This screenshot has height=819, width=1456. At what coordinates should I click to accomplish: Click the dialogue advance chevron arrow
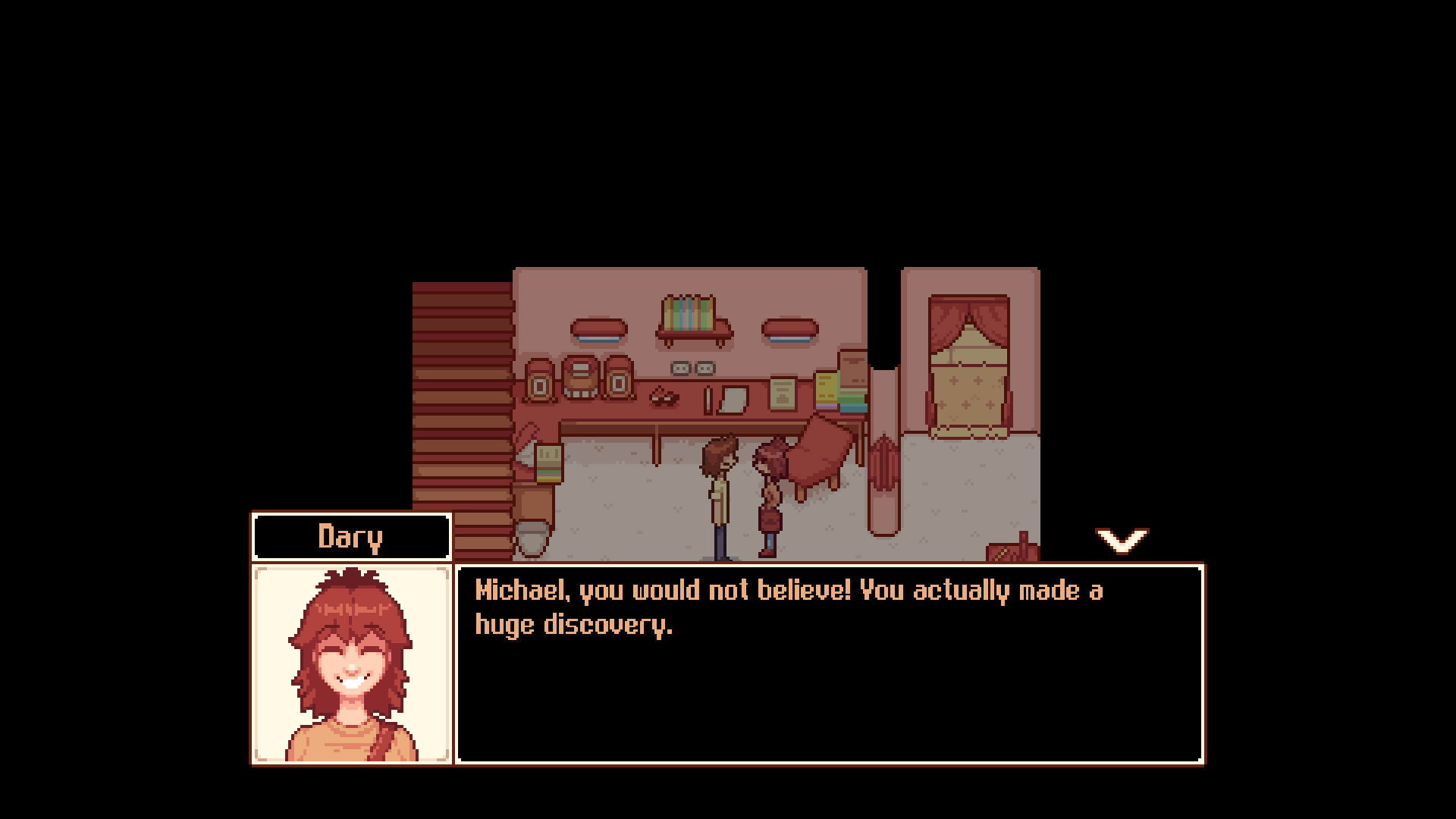click(1122, 540)
